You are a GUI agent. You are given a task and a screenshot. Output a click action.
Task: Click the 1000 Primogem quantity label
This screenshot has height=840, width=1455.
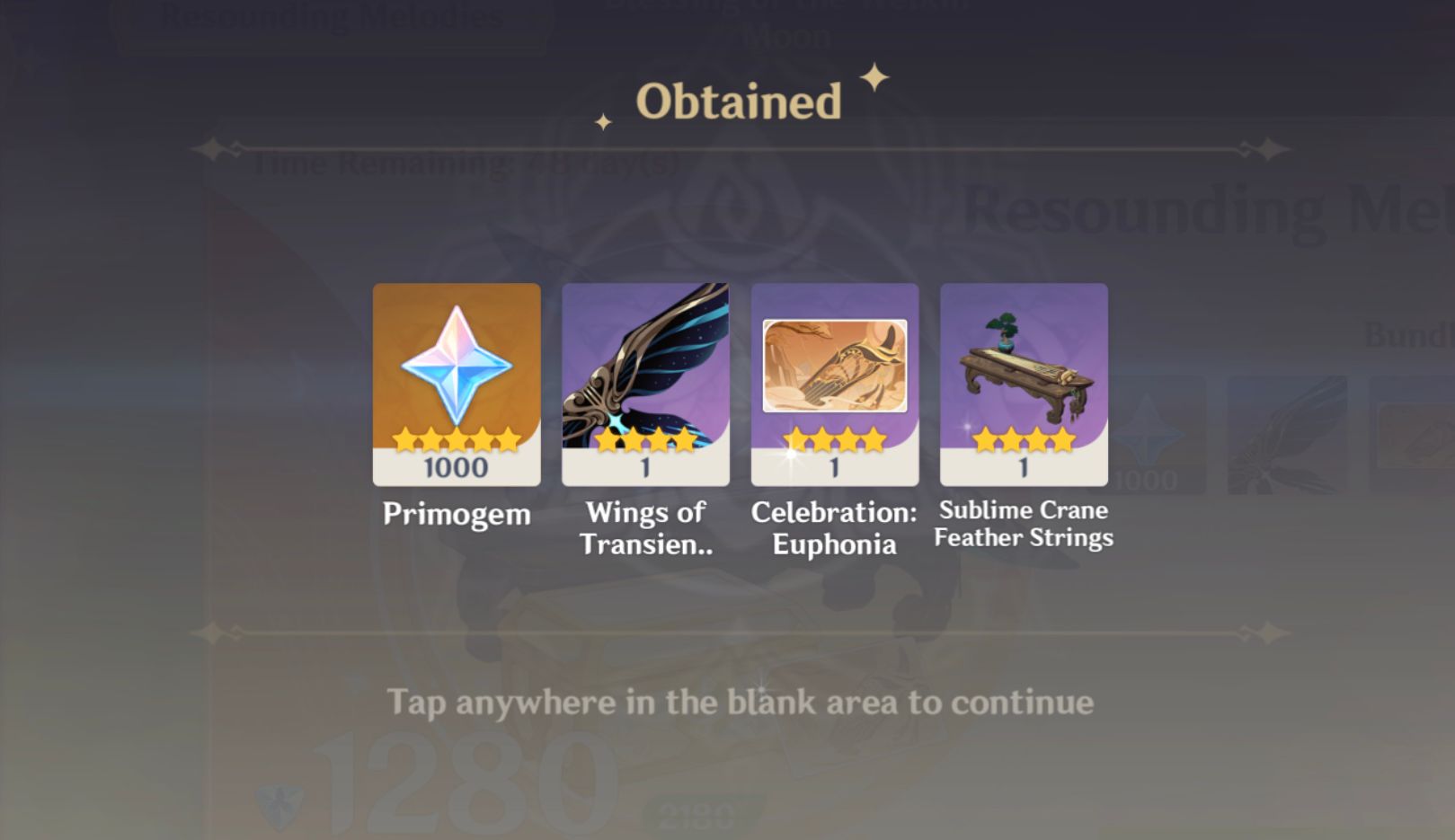coord(456,469)
